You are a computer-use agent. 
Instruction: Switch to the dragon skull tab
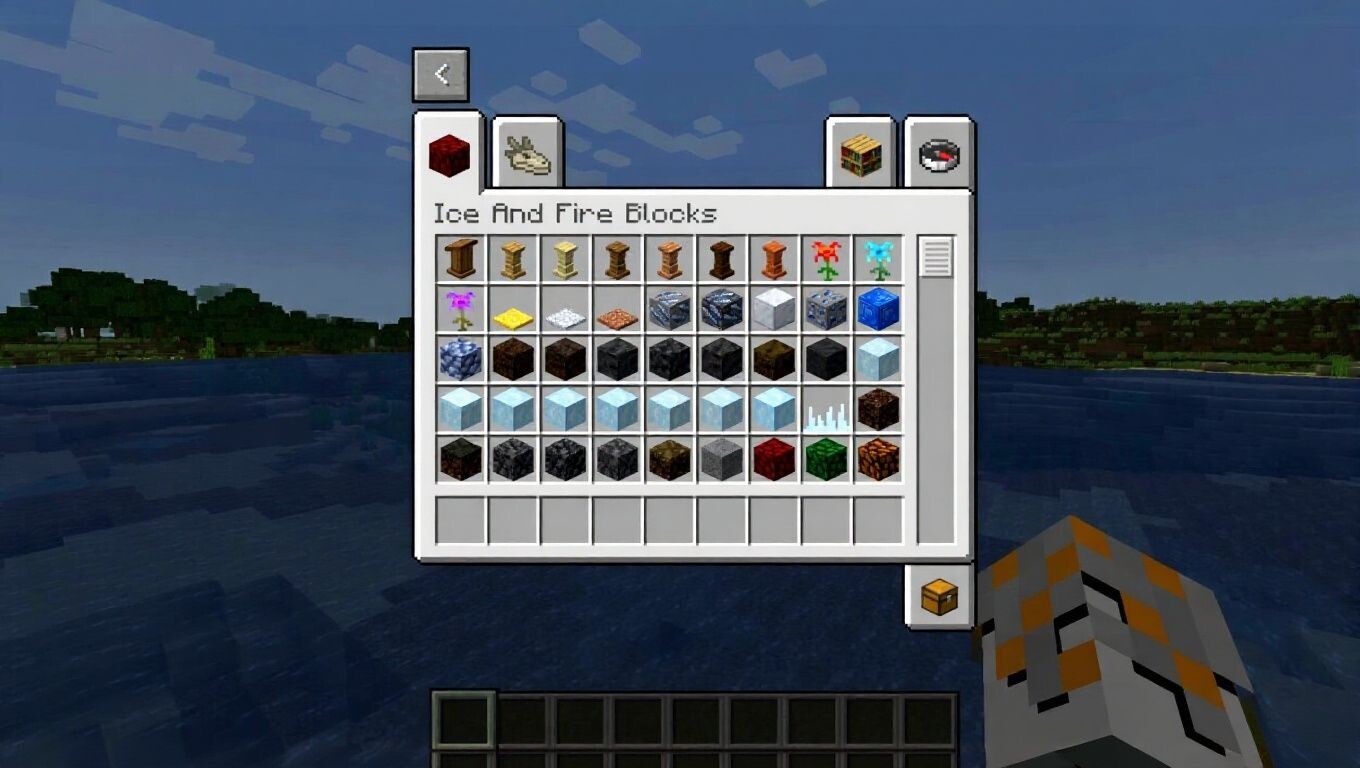(527, 155)
